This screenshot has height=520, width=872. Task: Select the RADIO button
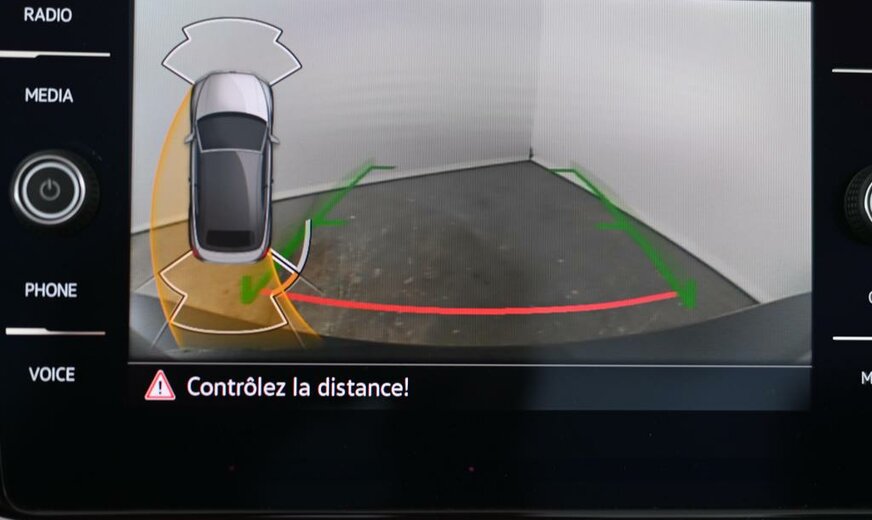(x=48, y=15)
